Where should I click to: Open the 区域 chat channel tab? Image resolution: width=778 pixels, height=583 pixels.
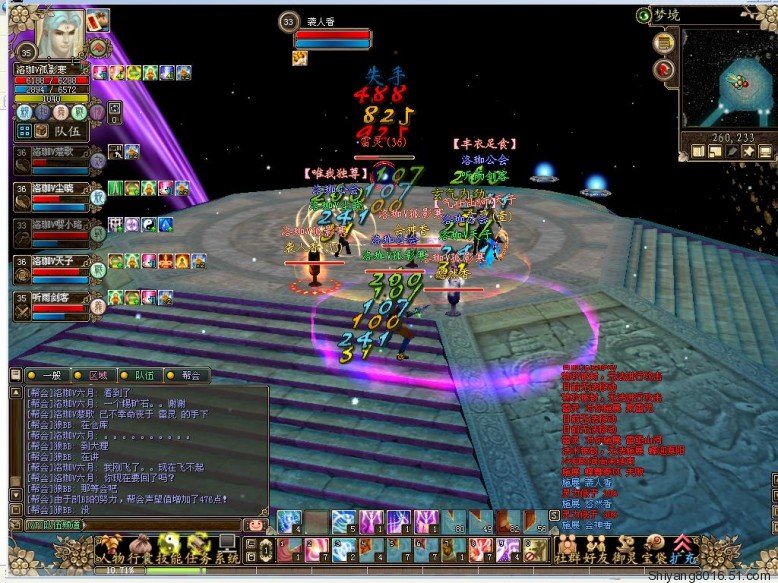coord(98,375)
